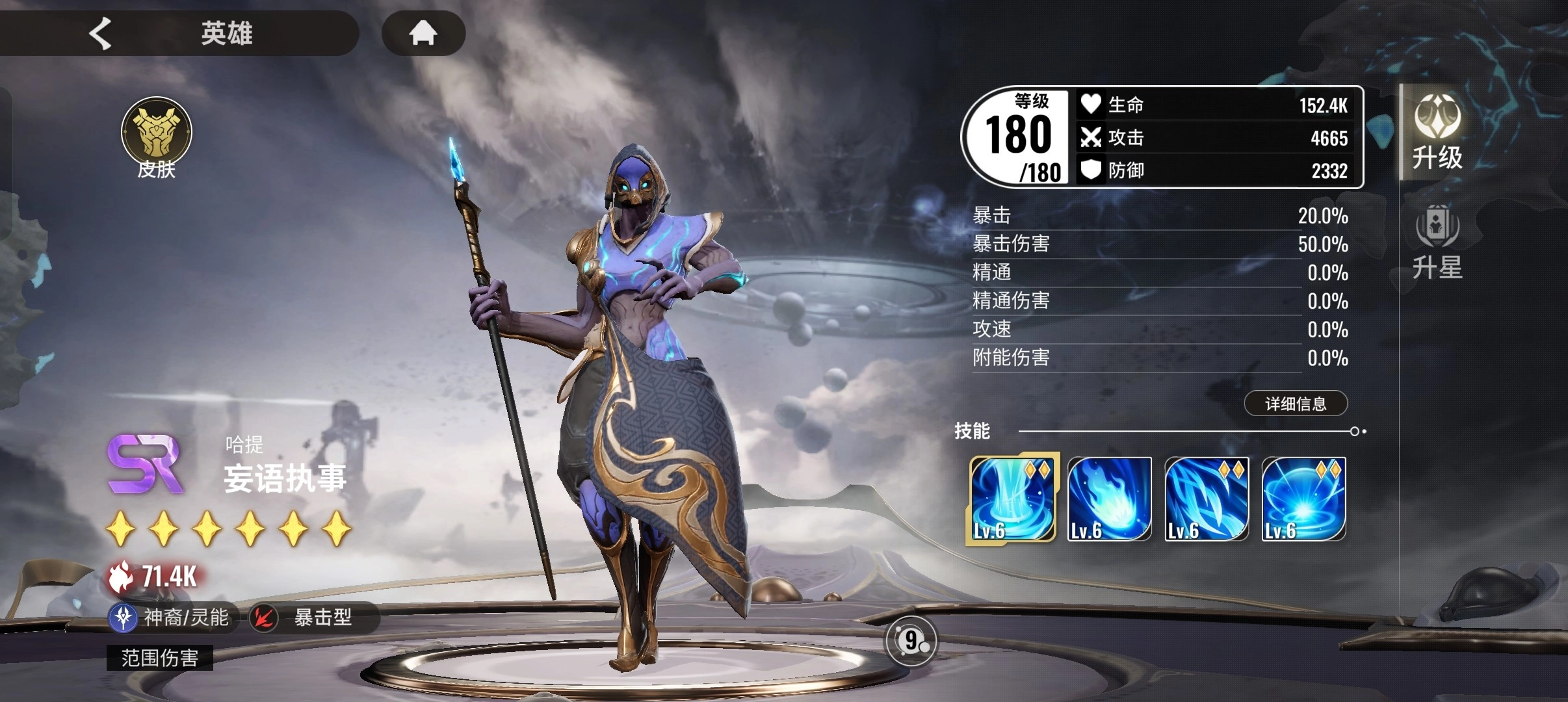Open 详细信息 detailed stats

(x=1295, y=404)
